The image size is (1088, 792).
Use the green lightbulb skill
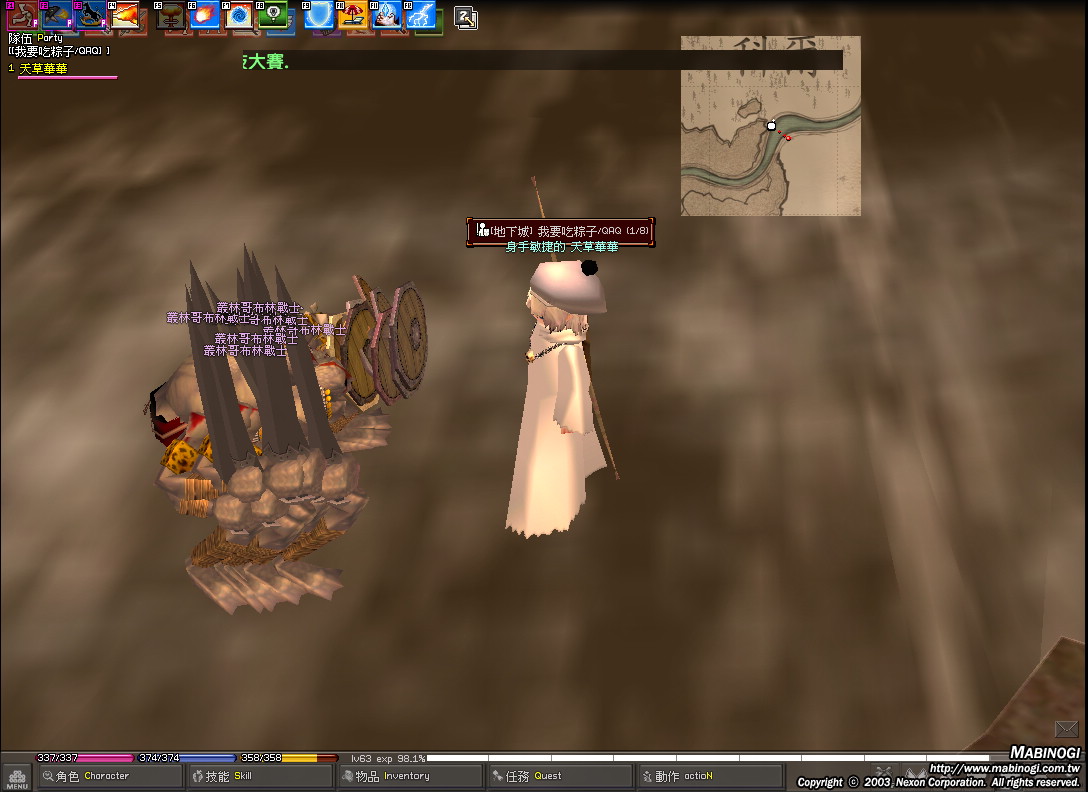pyautogui.click(x=271, y=14)
